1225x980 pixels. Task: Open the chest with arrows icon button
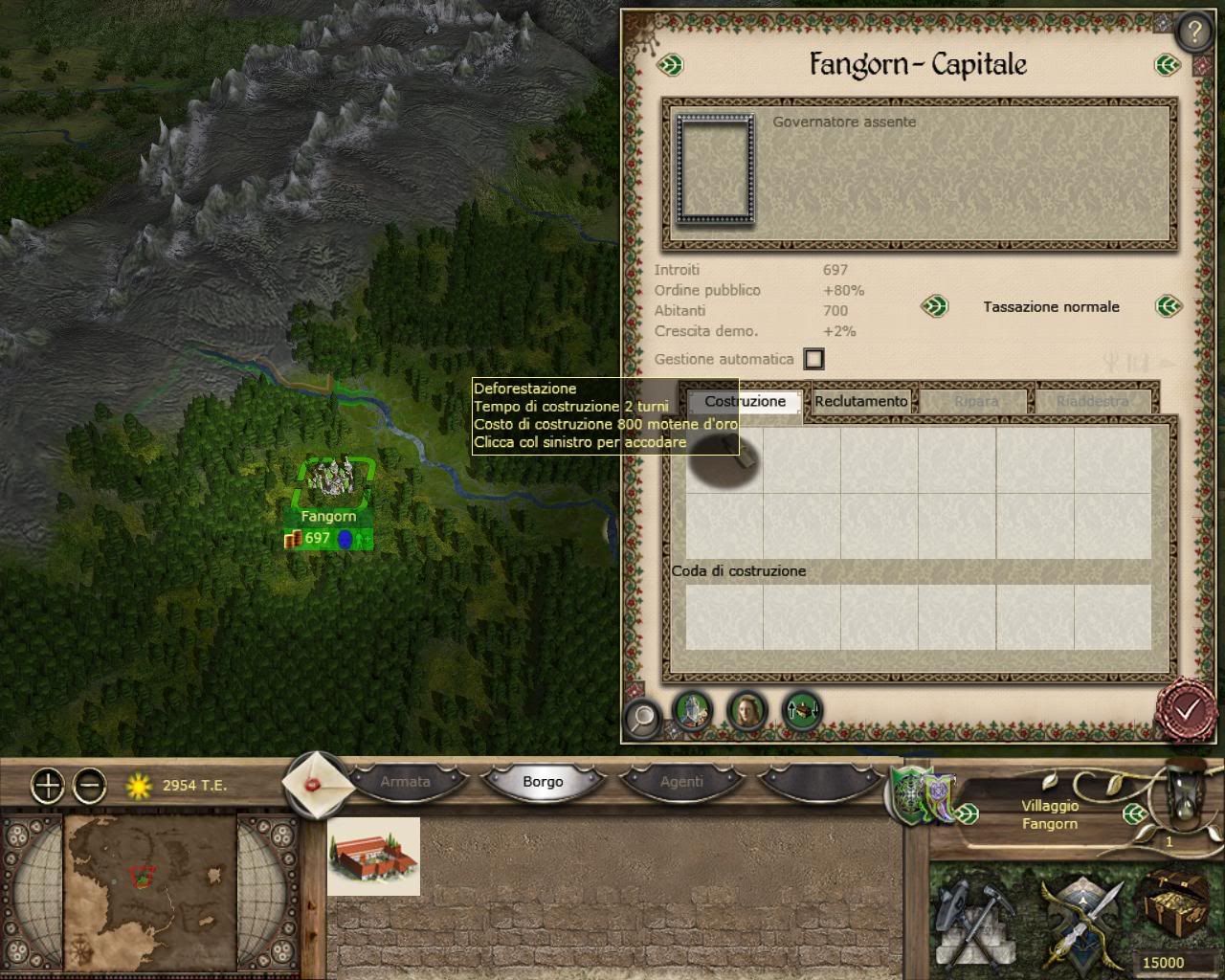[x=802, y=710]
